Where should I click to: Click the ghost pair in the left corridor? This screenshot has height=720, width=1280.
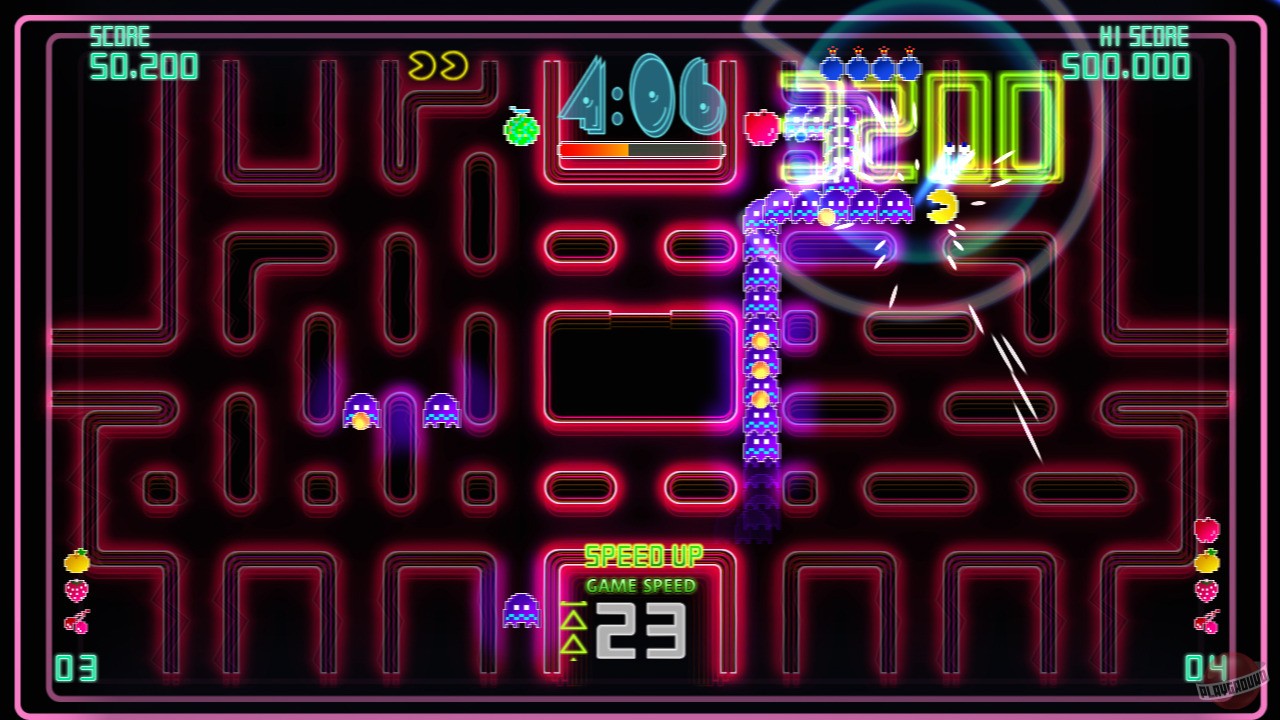(404, 411)
